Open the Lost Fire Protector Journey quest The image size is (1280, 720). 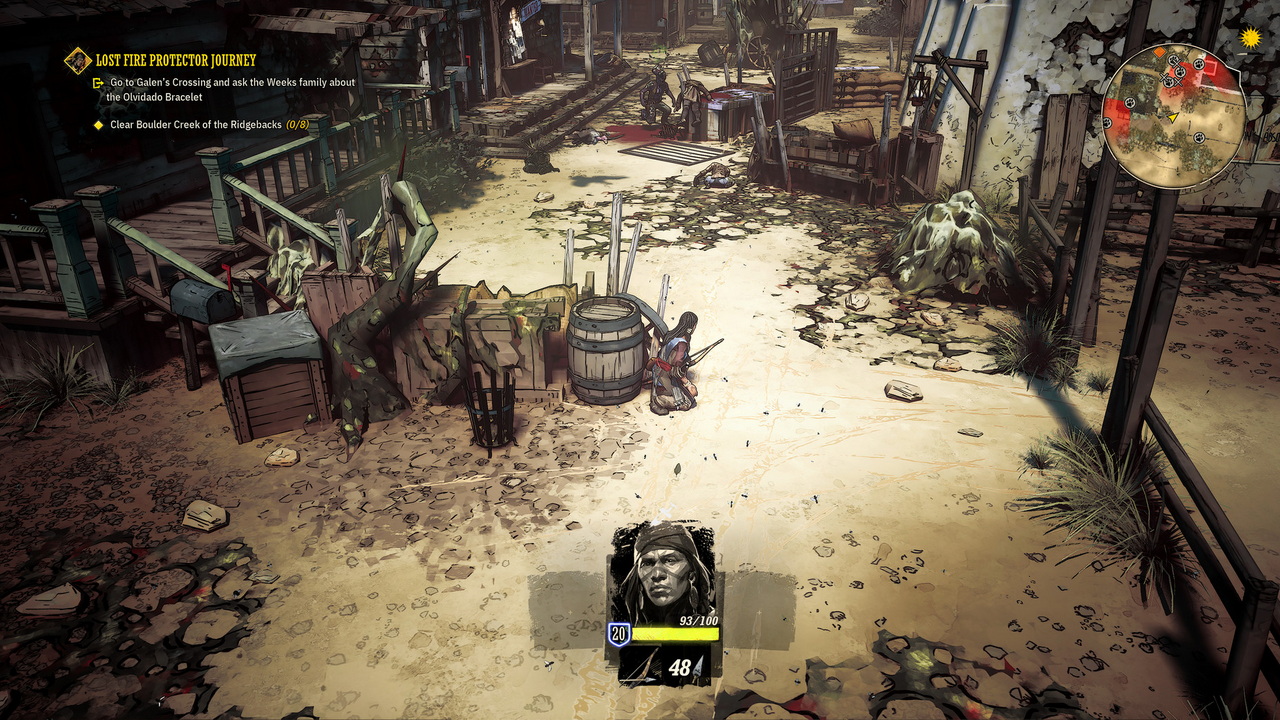click(176, 60)
